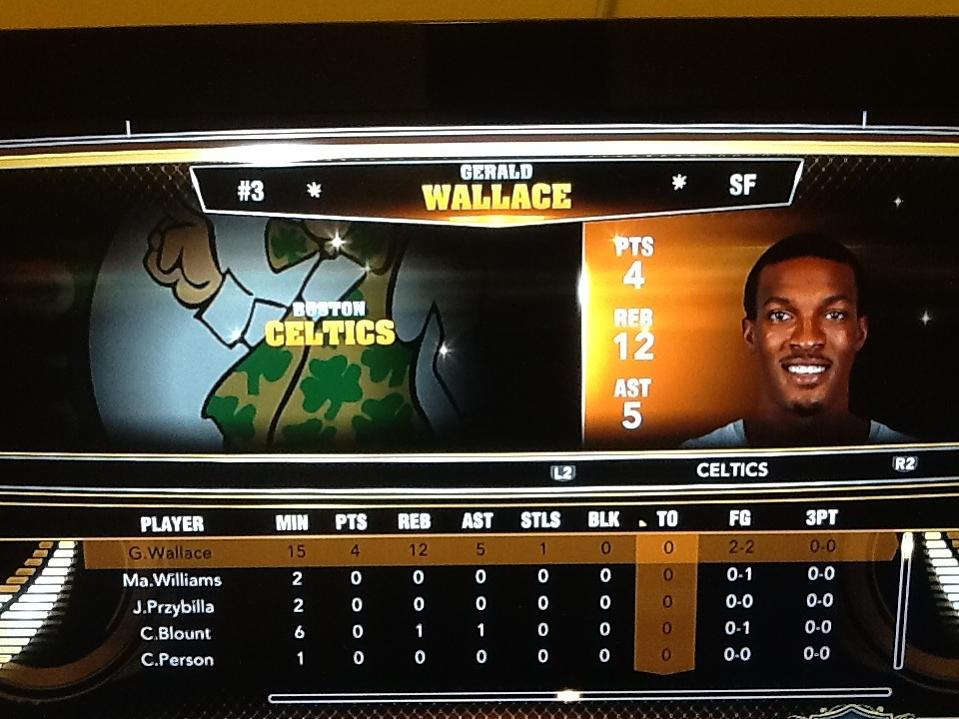Sort by the AST column header

[477, 521]
